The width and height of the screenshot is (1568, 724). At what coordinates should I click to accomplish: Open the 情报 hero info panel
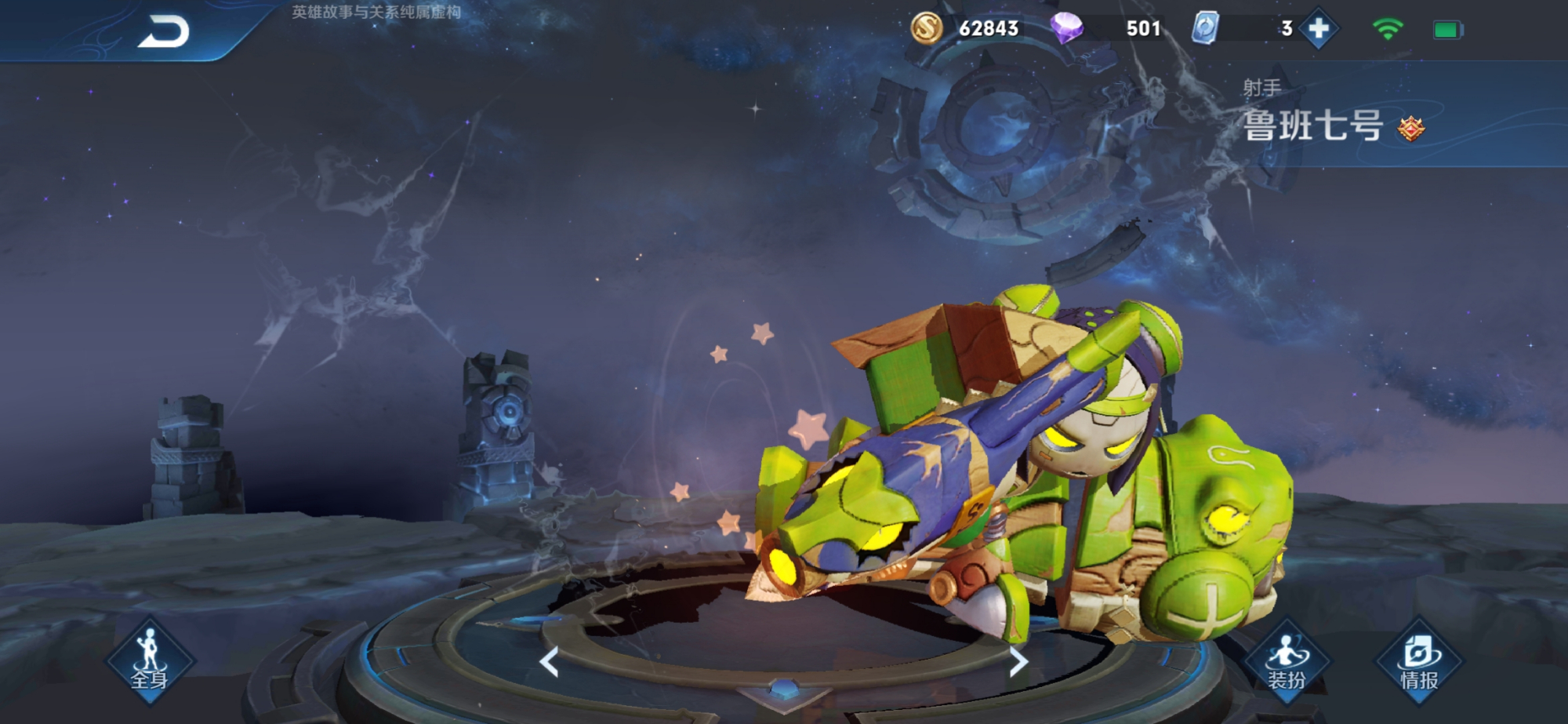coord(1419,660)
